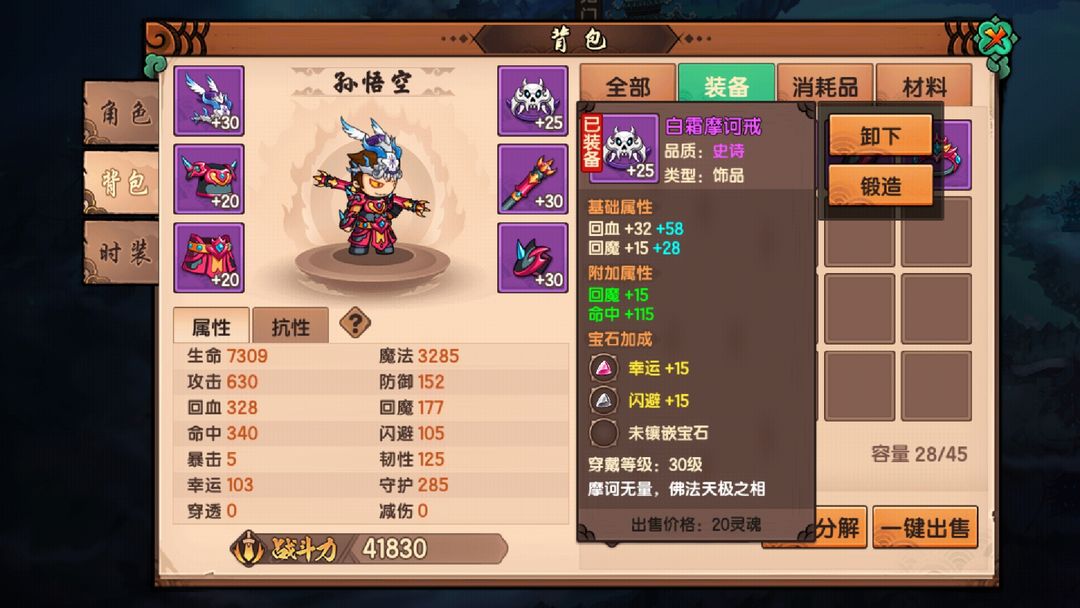1080x608 pixels.
Task: View the 抗性 resistance tab
Action: 290,326
